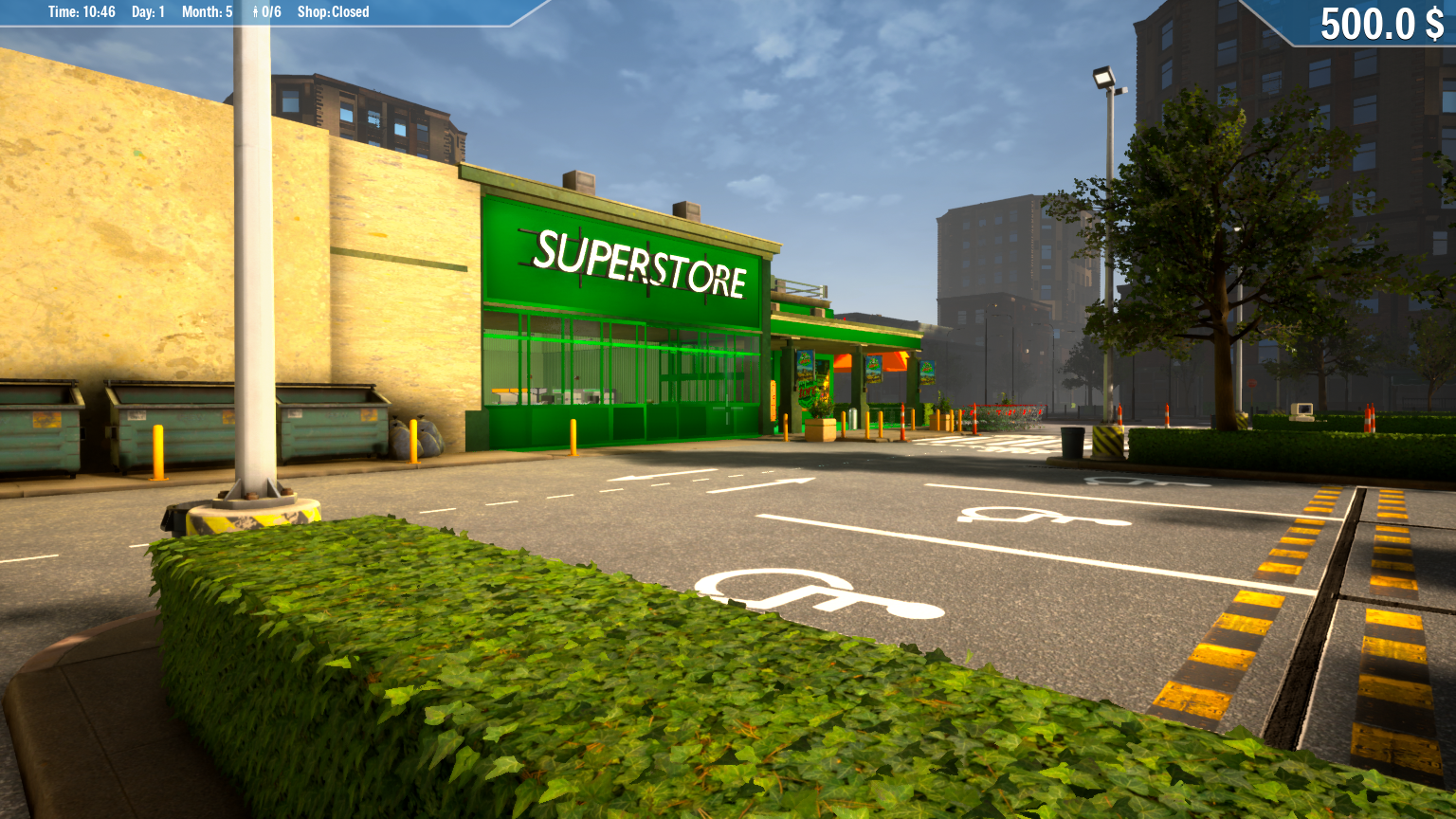Image resolution: width=1456 pixels, height=819 pixels.
Task: Toggle the Shop:Closed status to open
Action: pos(332,11)
